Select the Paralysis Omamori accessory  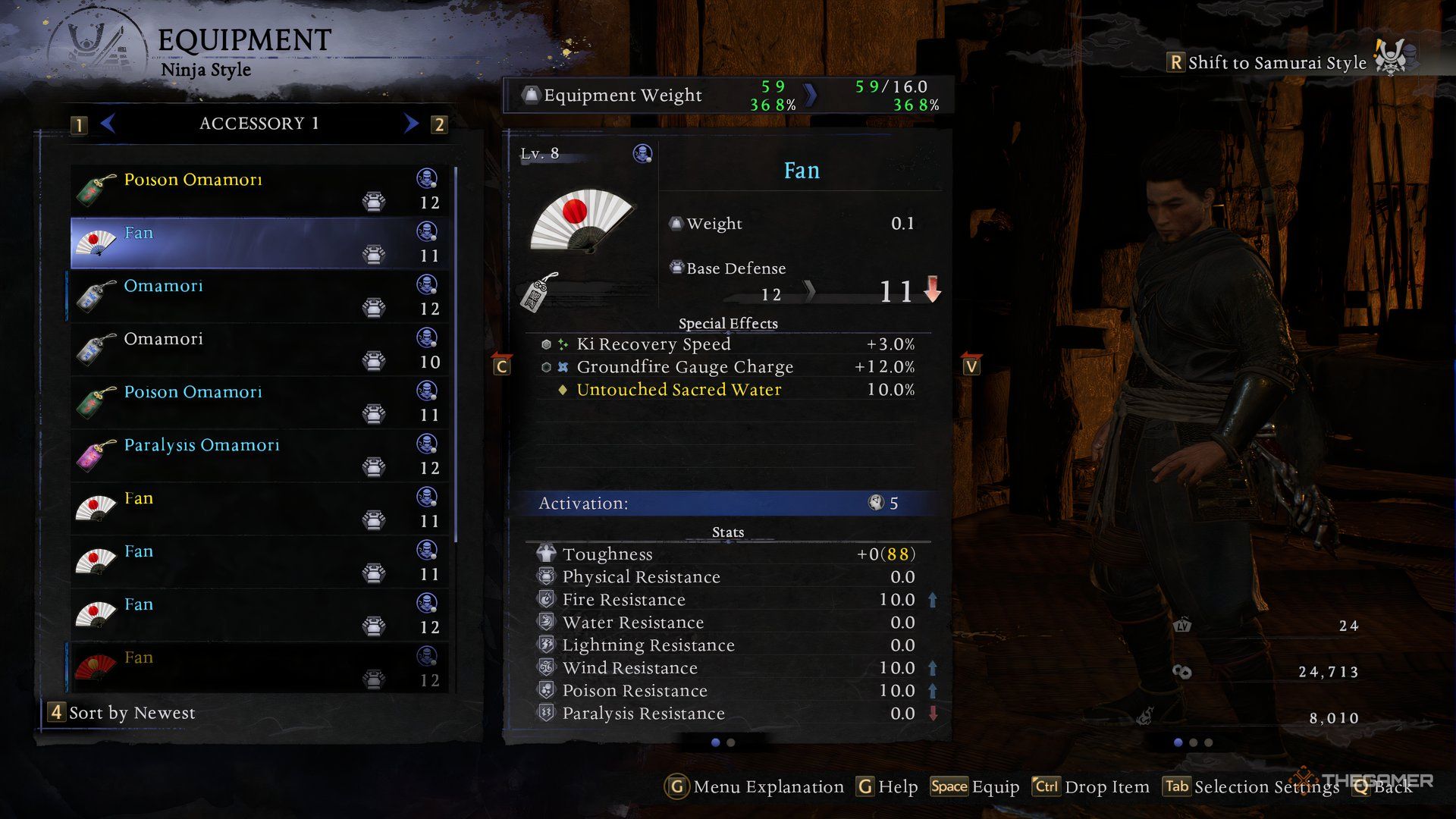pos(258,455)
